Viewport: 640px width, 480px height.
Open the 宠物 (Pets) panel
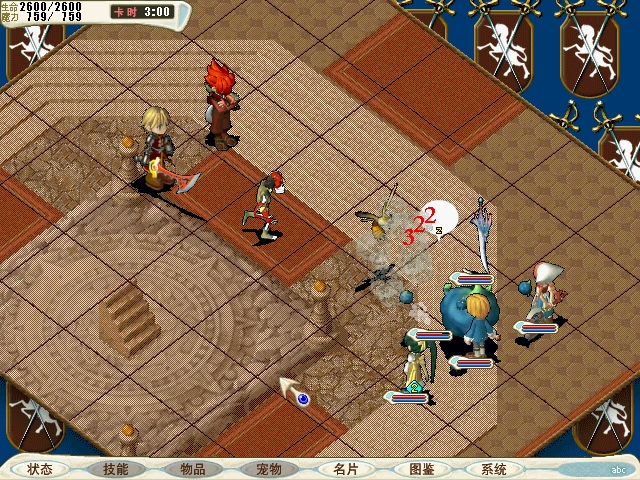coord(268,468)
